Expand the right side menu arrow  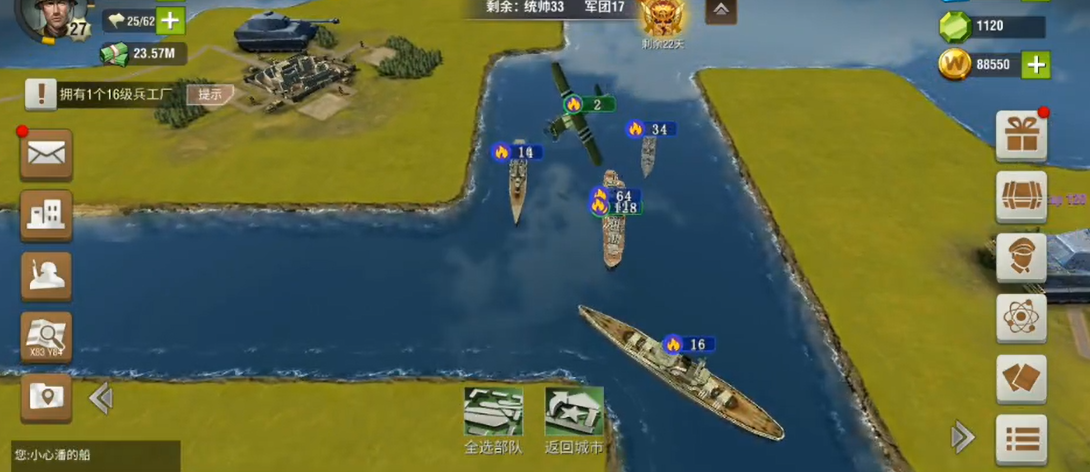pyautogui.click(x=962, y=436)
